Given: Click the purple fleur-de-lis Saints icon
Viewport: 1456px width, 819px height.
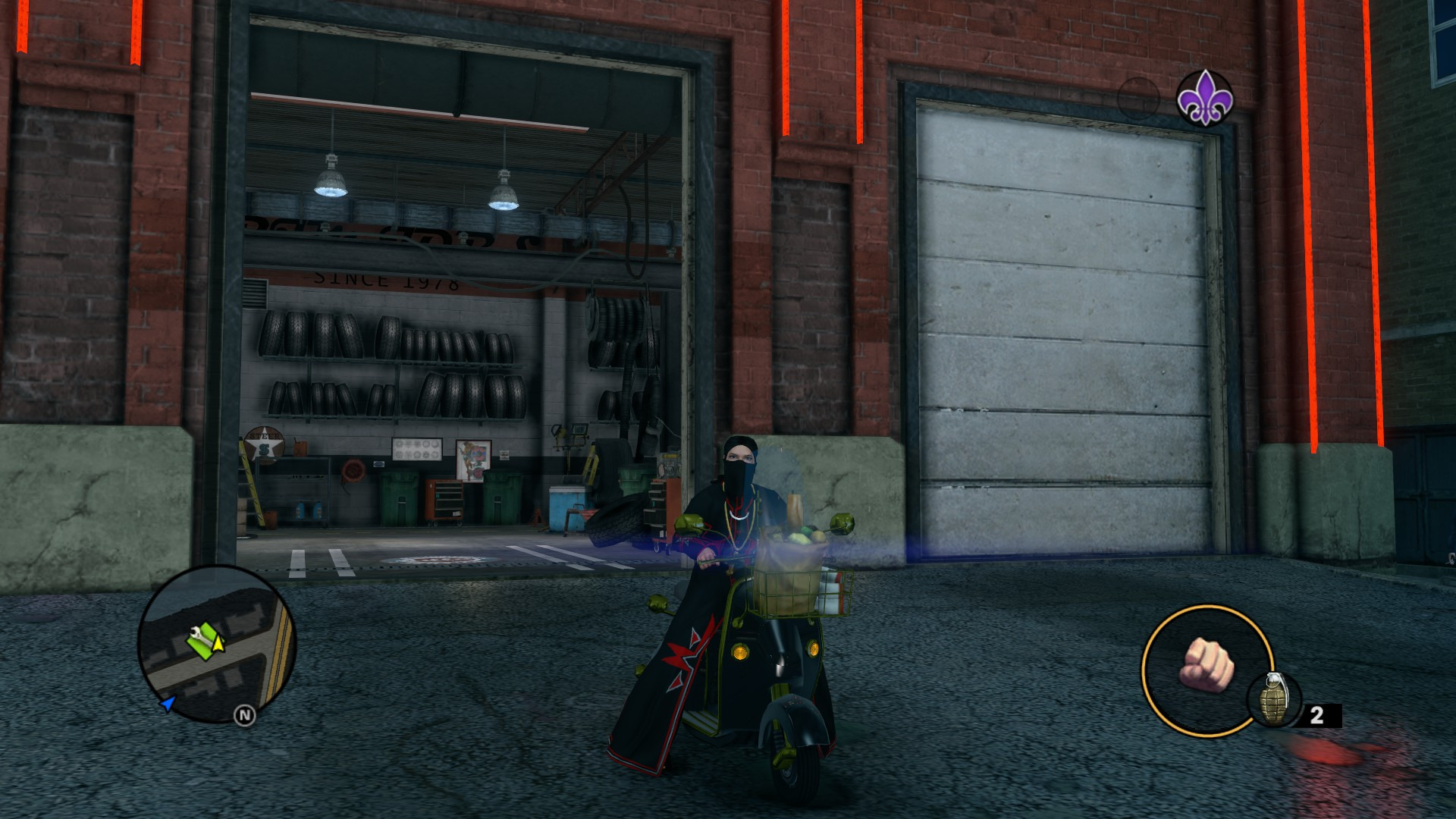Looking at the screenshot, I should coord(1204,98).
